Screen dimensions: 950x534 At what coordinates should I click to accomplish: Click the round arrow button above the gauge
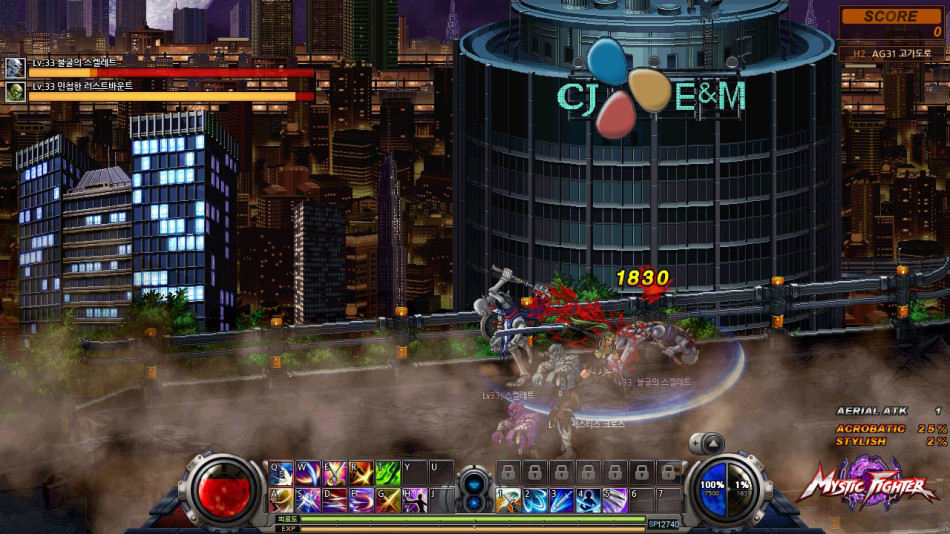pos(711,443)
